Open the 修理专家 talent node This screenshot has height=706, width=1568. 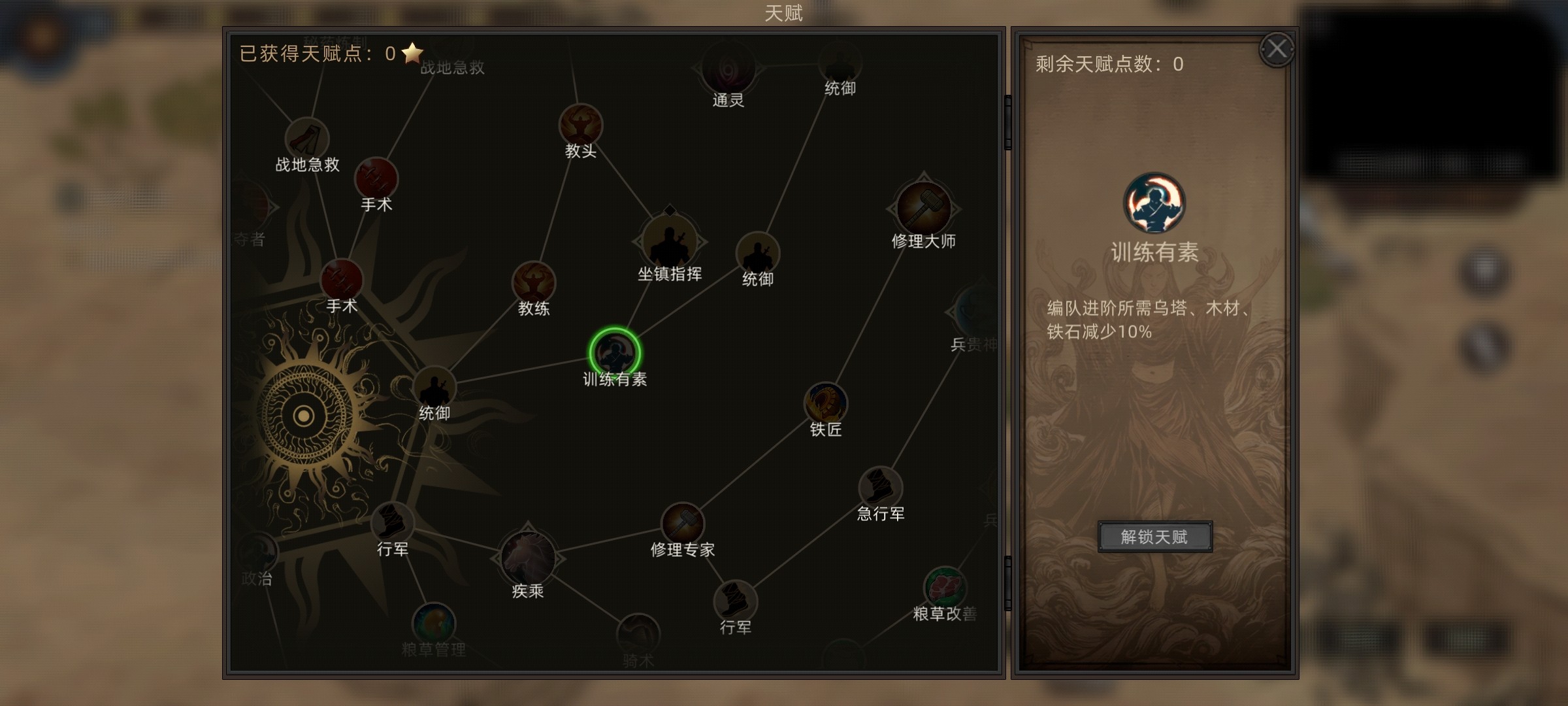pyautogui.click(x=682, y=524)
